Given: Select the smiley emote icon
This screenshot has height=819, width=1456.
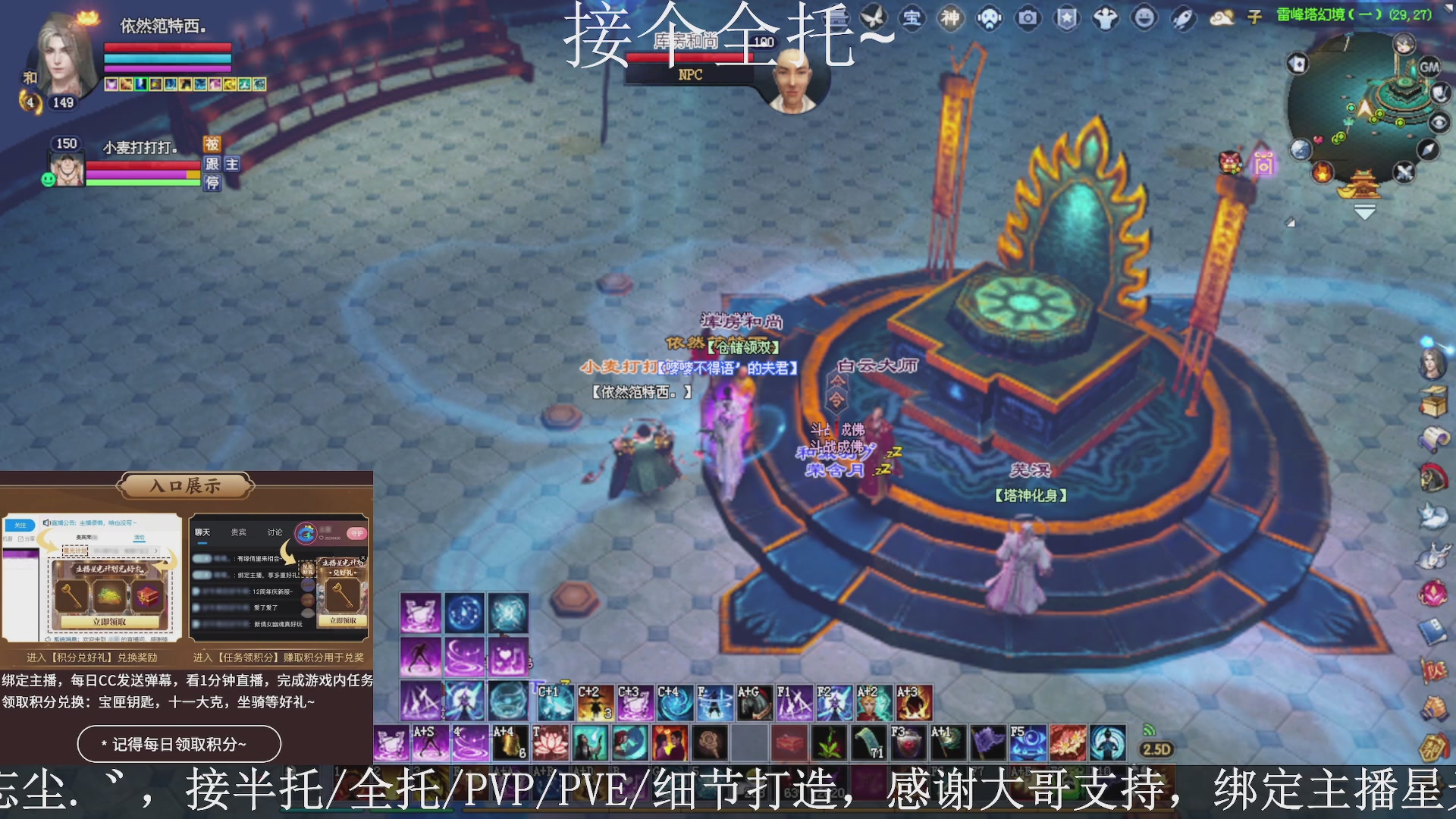Looking at the screenshot, I should click(1143, 17).
